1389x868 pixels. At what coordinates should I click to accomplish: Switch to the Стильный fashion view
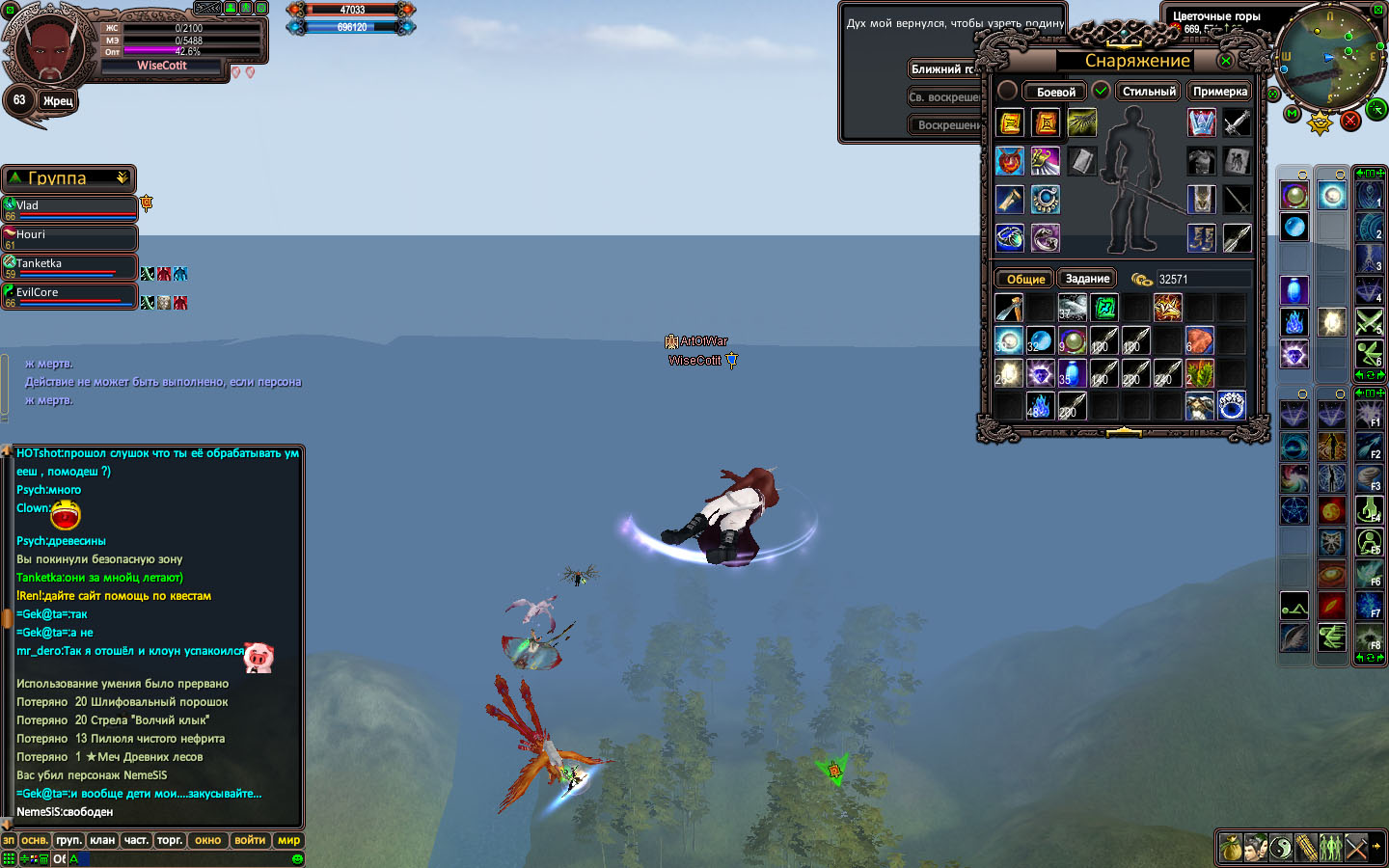pos(1149,92)
